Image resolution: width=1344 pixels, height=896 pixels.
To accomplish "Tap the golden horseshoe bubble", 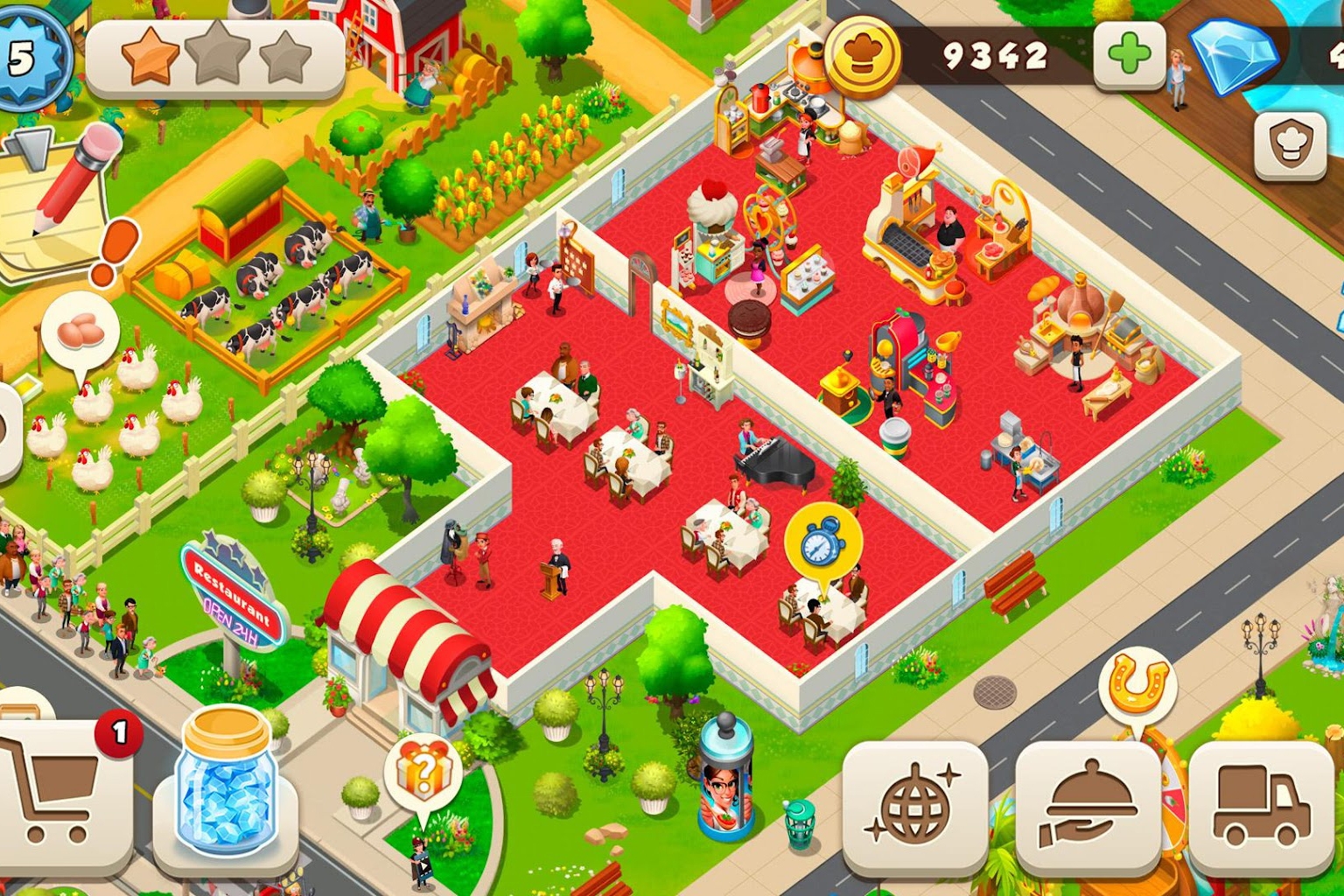I will pyautogui.click(x=1137, y=683).
